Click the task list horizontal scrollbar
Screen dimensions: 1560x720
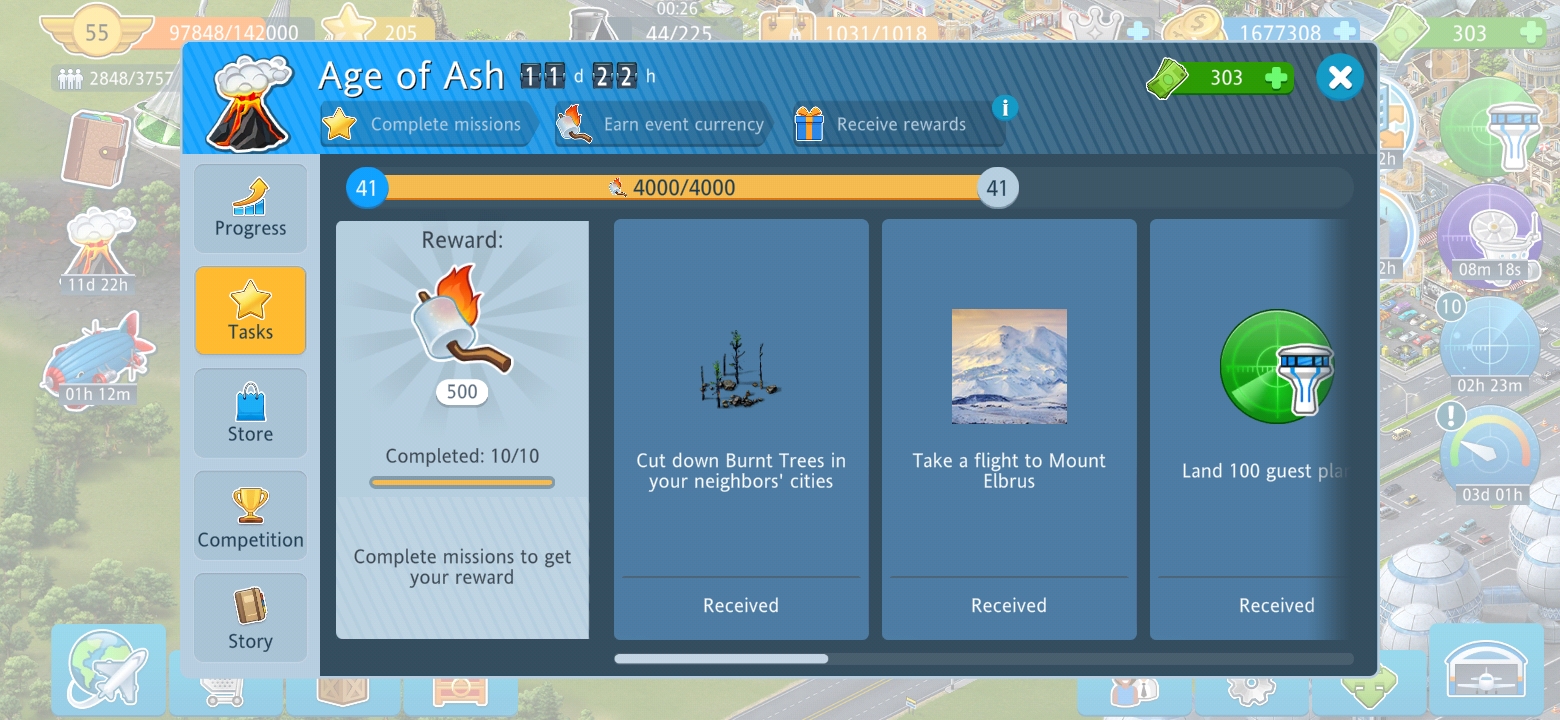pyautogui.click(x=721, y=659)
